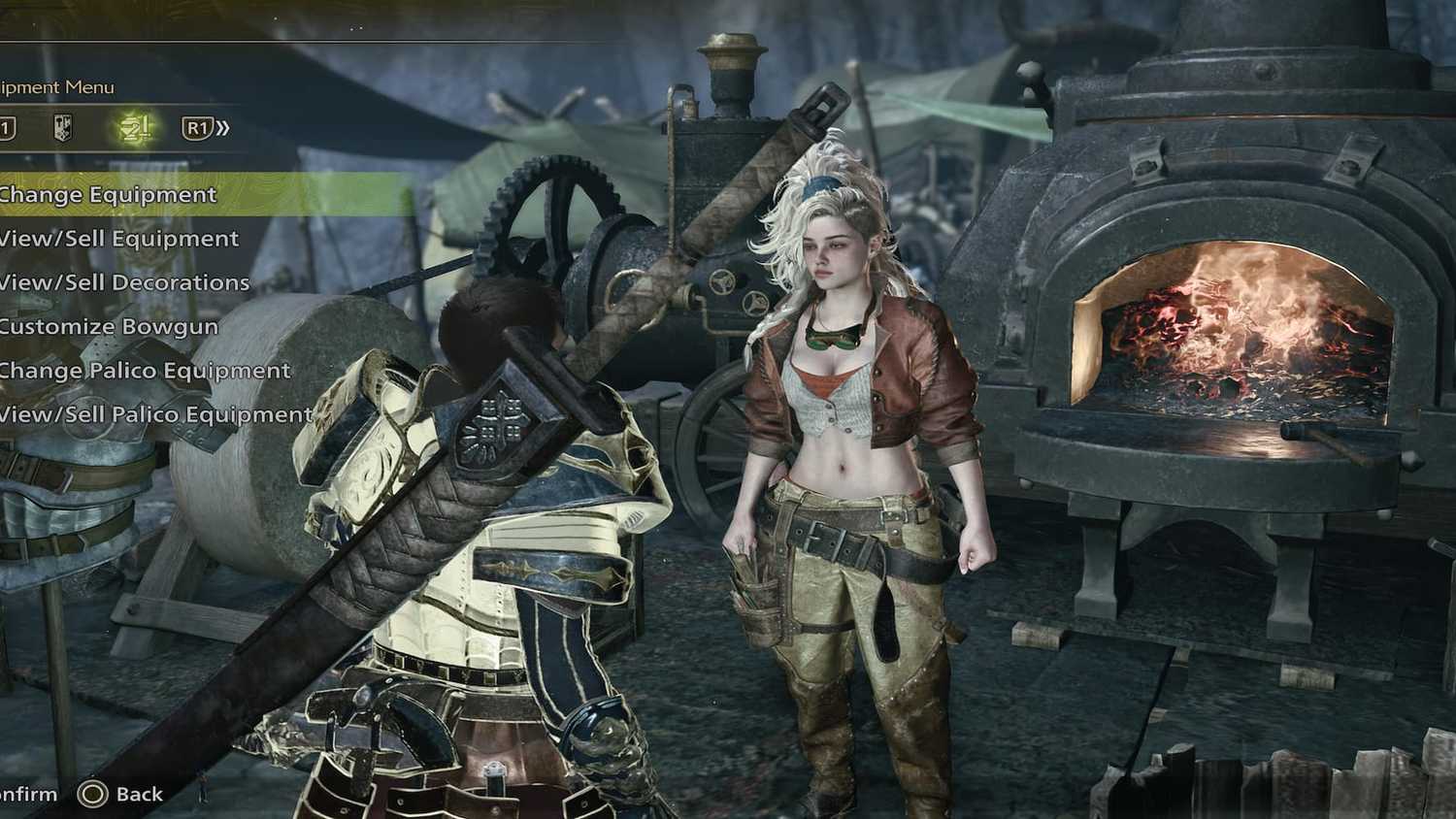
Task: Select View/Sell Decorations from the list
Action: point(124,282)
